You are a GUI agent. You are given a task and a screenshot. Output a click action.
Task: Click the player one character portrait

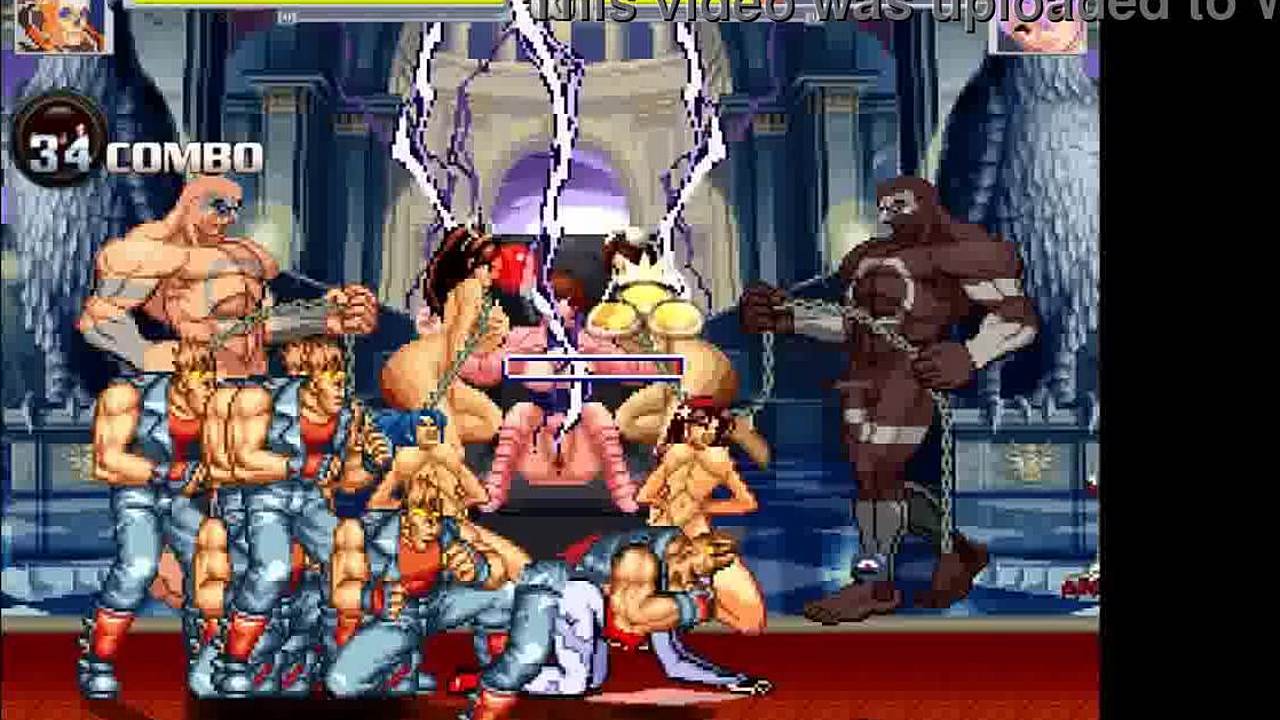point(62,25)
